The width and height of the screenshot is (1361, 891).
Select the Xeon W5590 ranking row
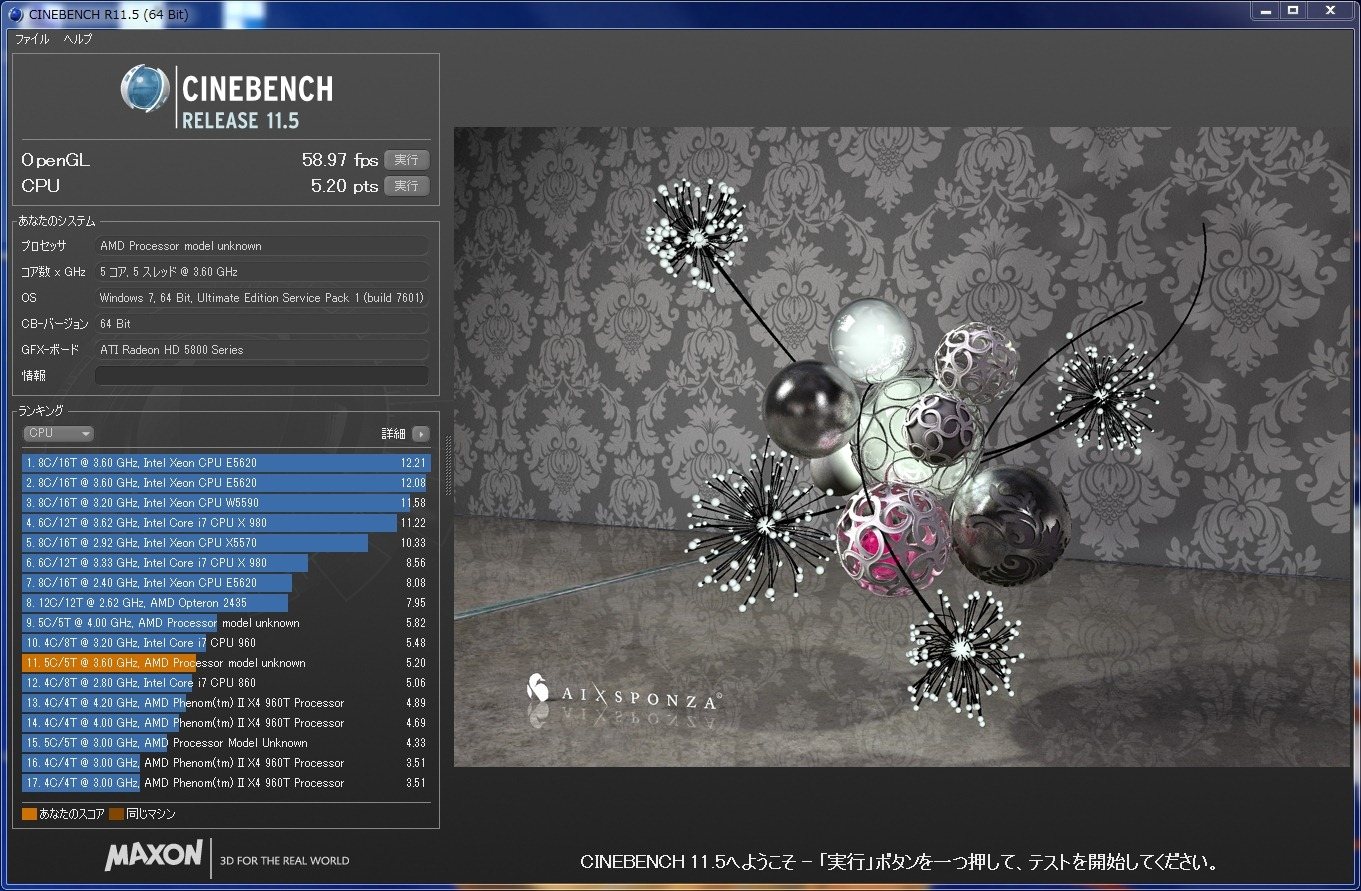(x=225, y=503)
